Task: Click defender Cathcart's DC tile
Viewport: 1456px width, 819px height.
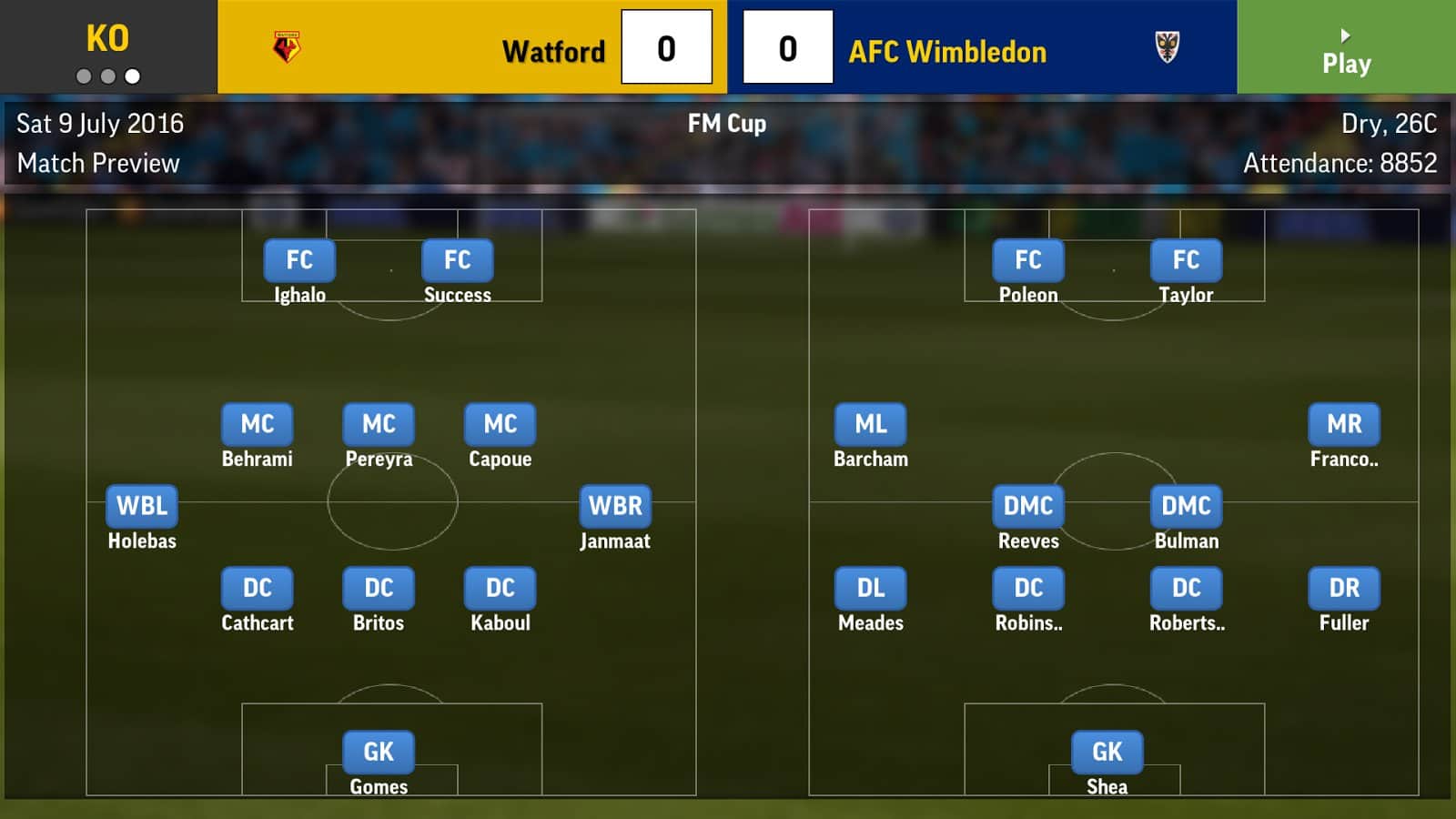Action: (x=258, y=588)
